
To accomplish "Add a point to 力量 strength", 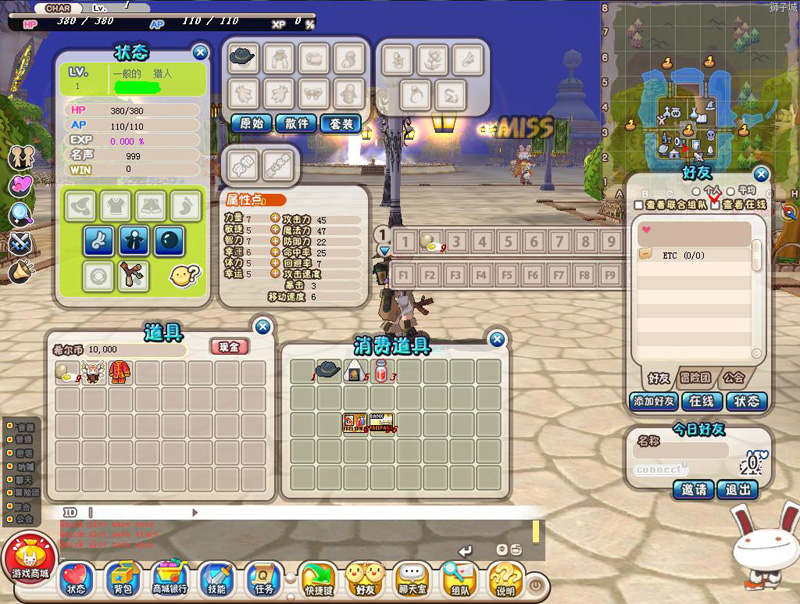I will point(274,219).
